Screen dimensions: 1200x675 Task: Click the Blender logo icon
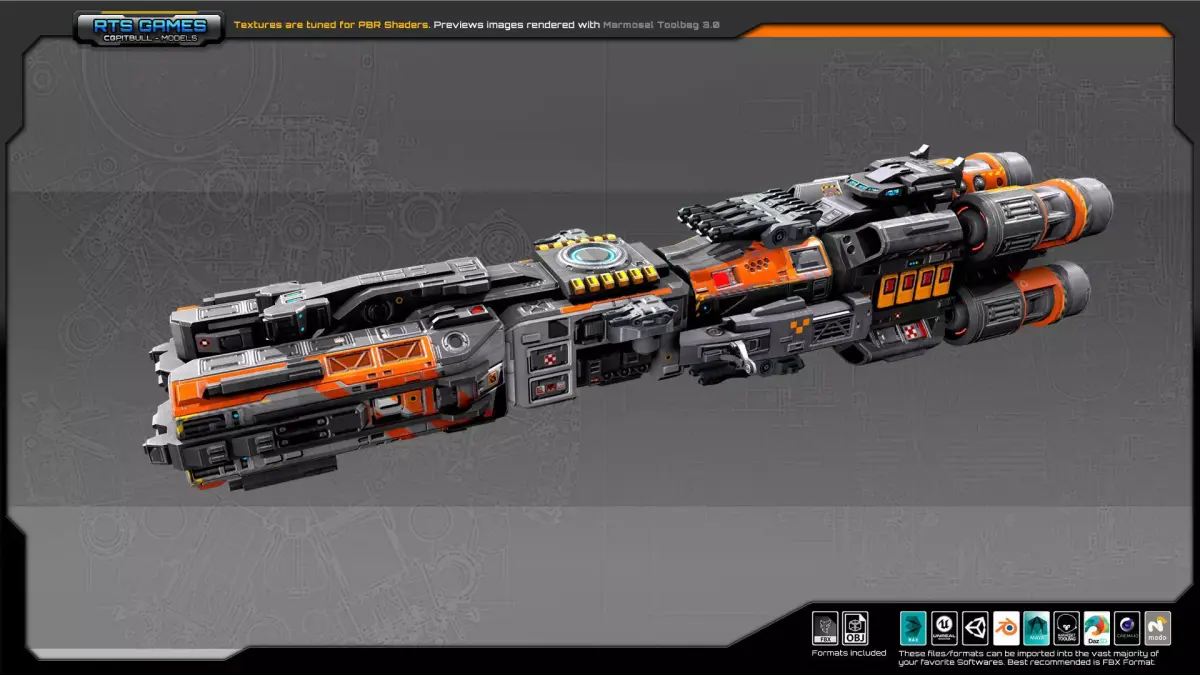1006,628
